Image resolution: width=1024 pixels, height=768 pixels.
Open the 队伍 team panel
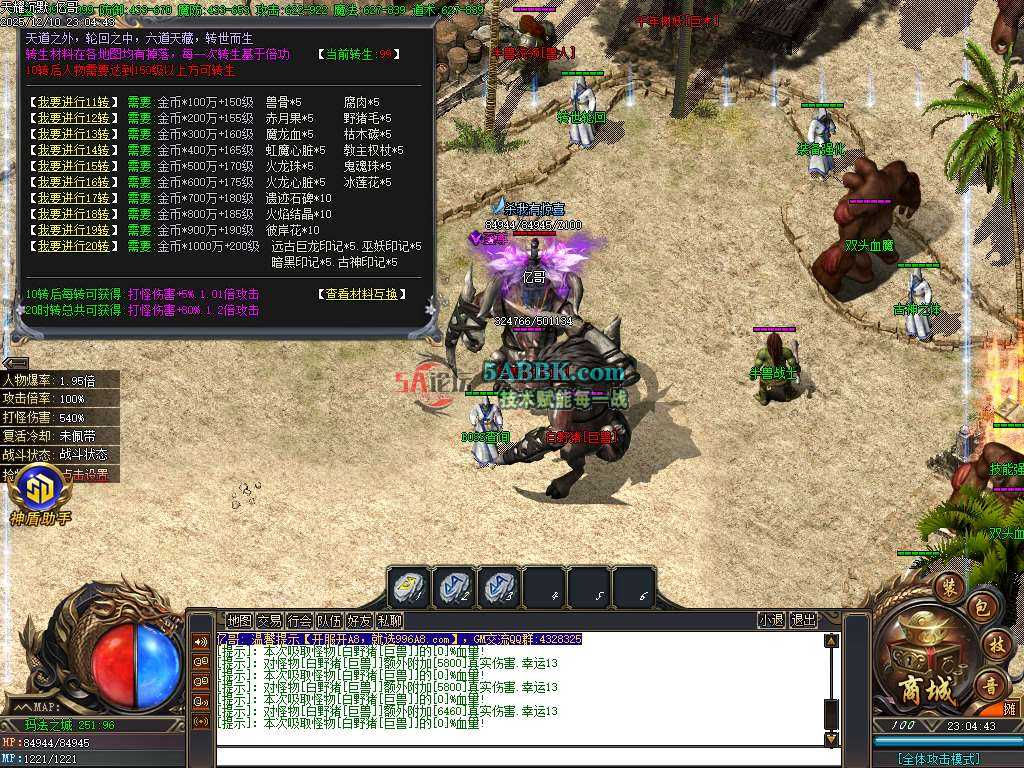pyautogui.click(x=329, y=621)
